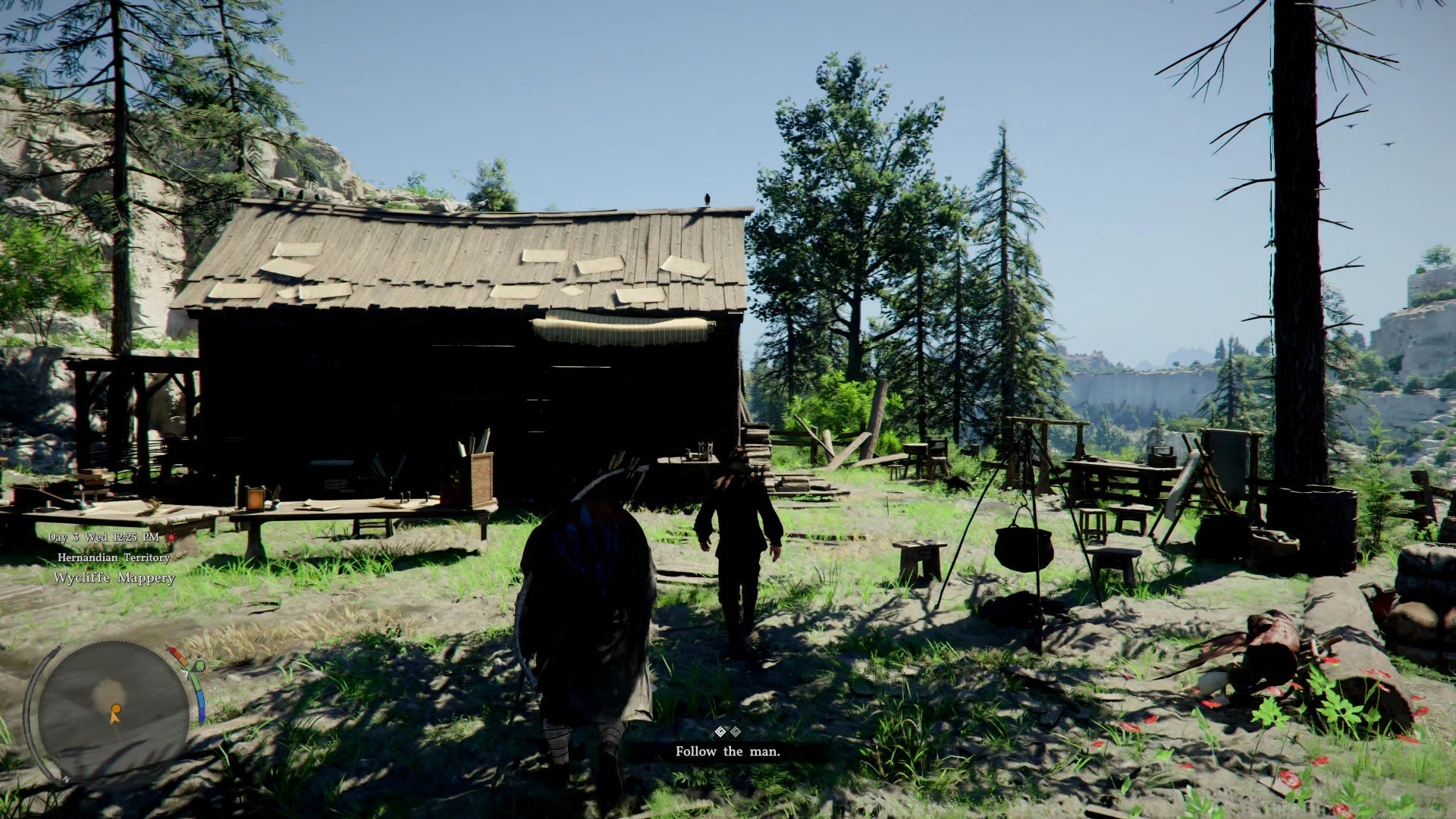Click the colored temperature gauge beside the minimap
Image resolution: width=1456 pixels, height=819 pixels.
[196, 686]
